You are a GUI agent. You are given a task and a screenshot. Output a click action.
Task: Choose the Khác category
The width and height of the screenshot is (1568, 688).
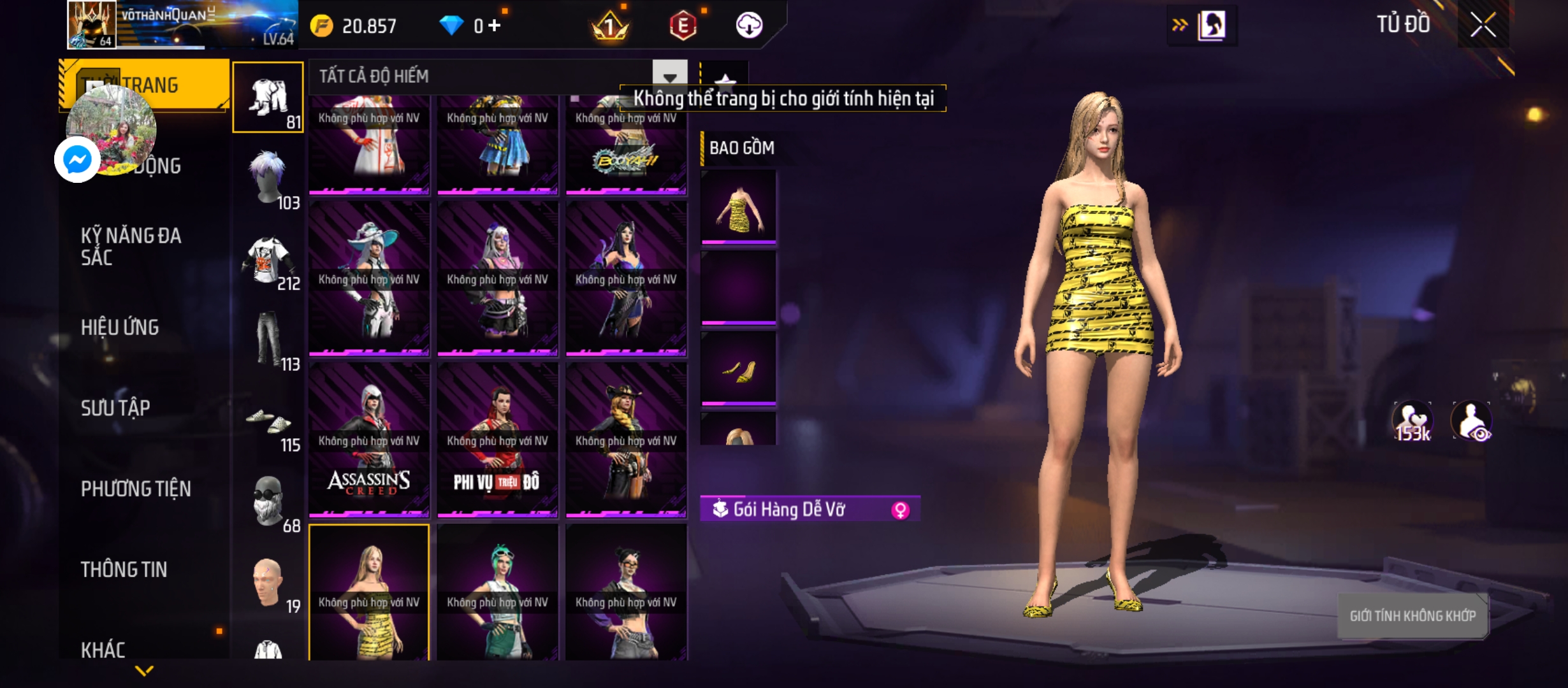pyautogui.click(x=103, y=650)
